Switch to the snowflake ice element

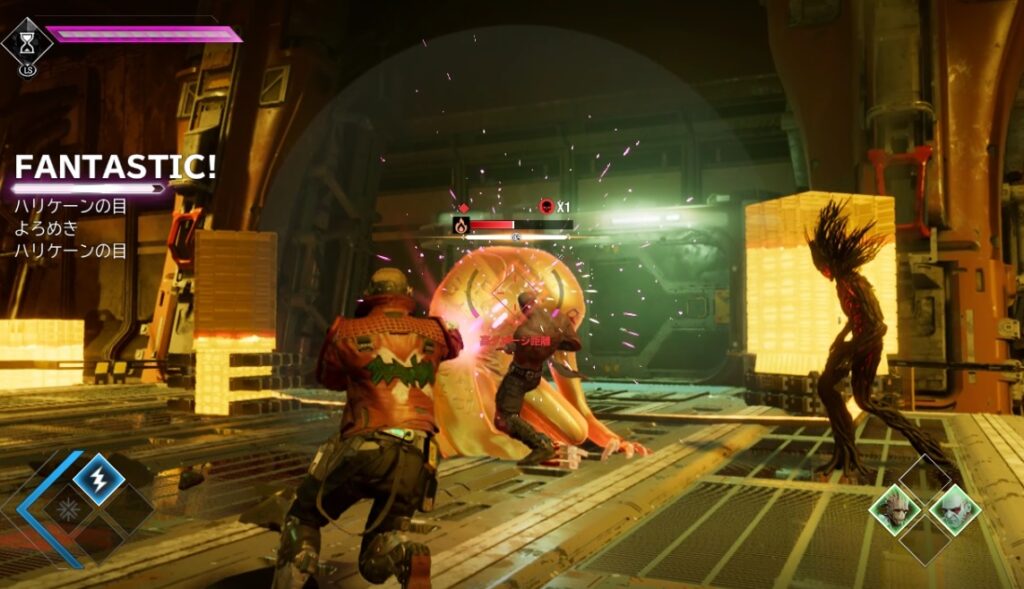70,507
